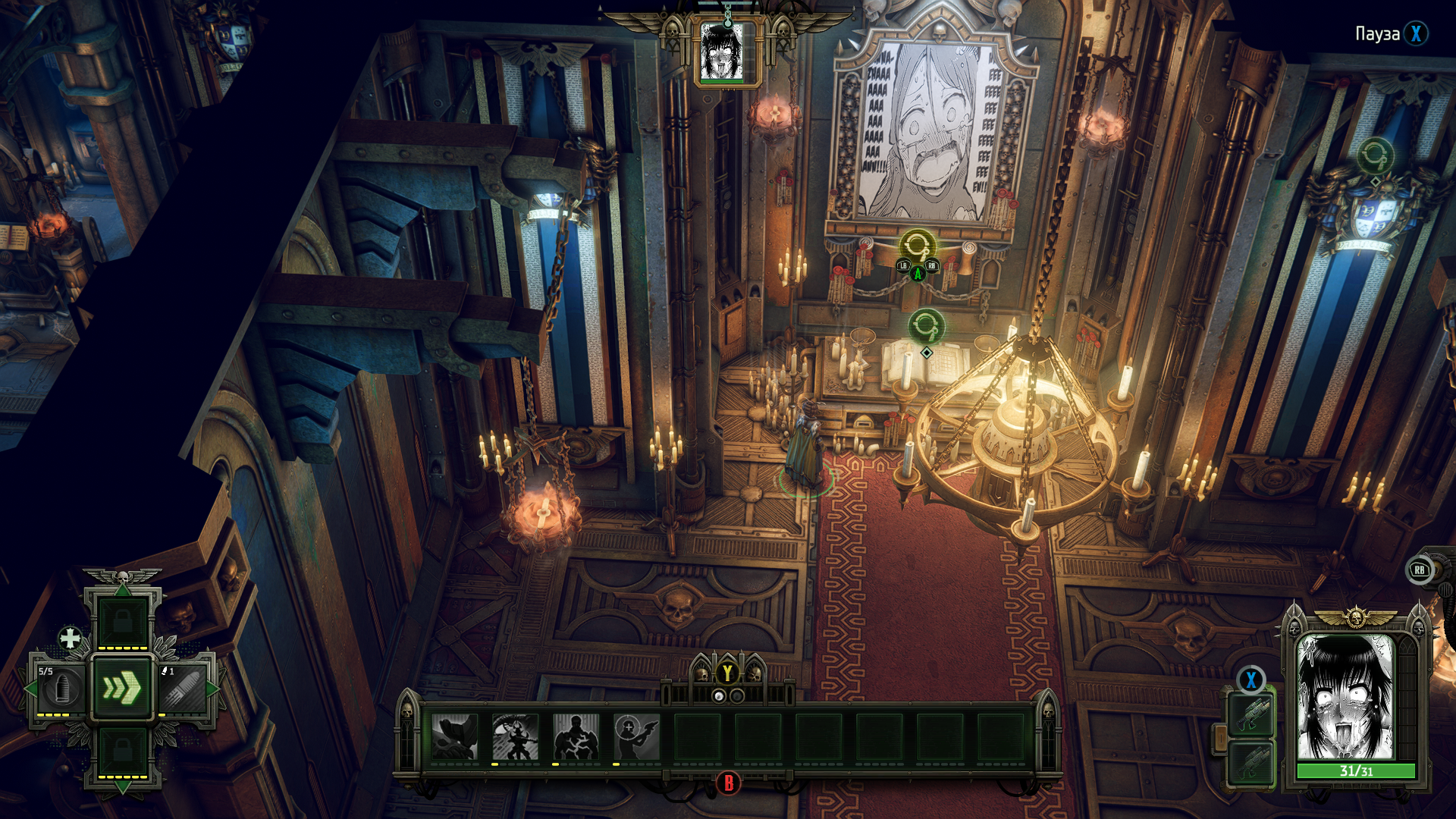This screenshot has height=819, width=1456.
Task: Open the large character portrait panel
Action: 1346,698
